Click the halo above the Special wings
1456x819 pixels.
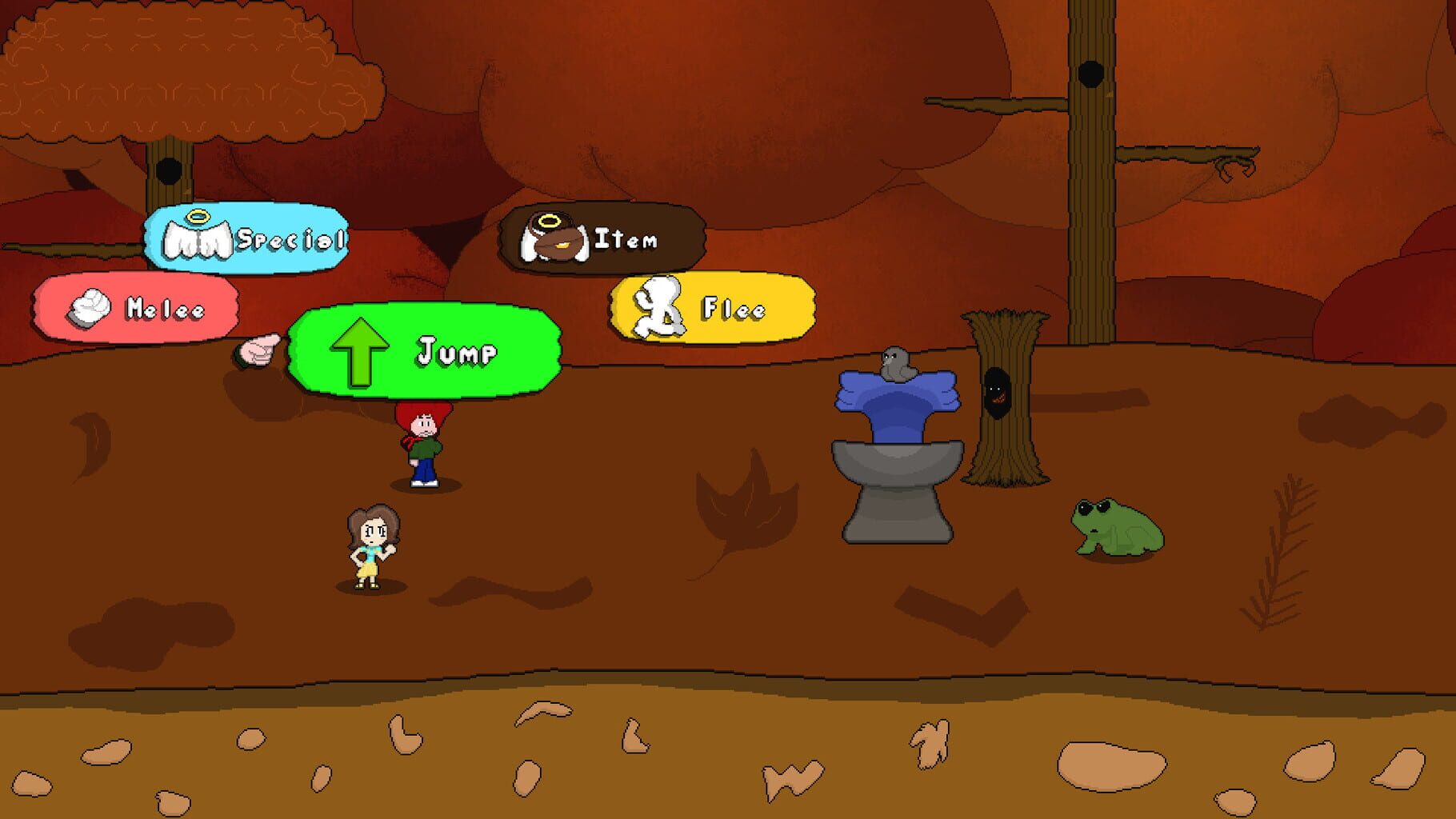pyautogui.click(x=200, y=217)
